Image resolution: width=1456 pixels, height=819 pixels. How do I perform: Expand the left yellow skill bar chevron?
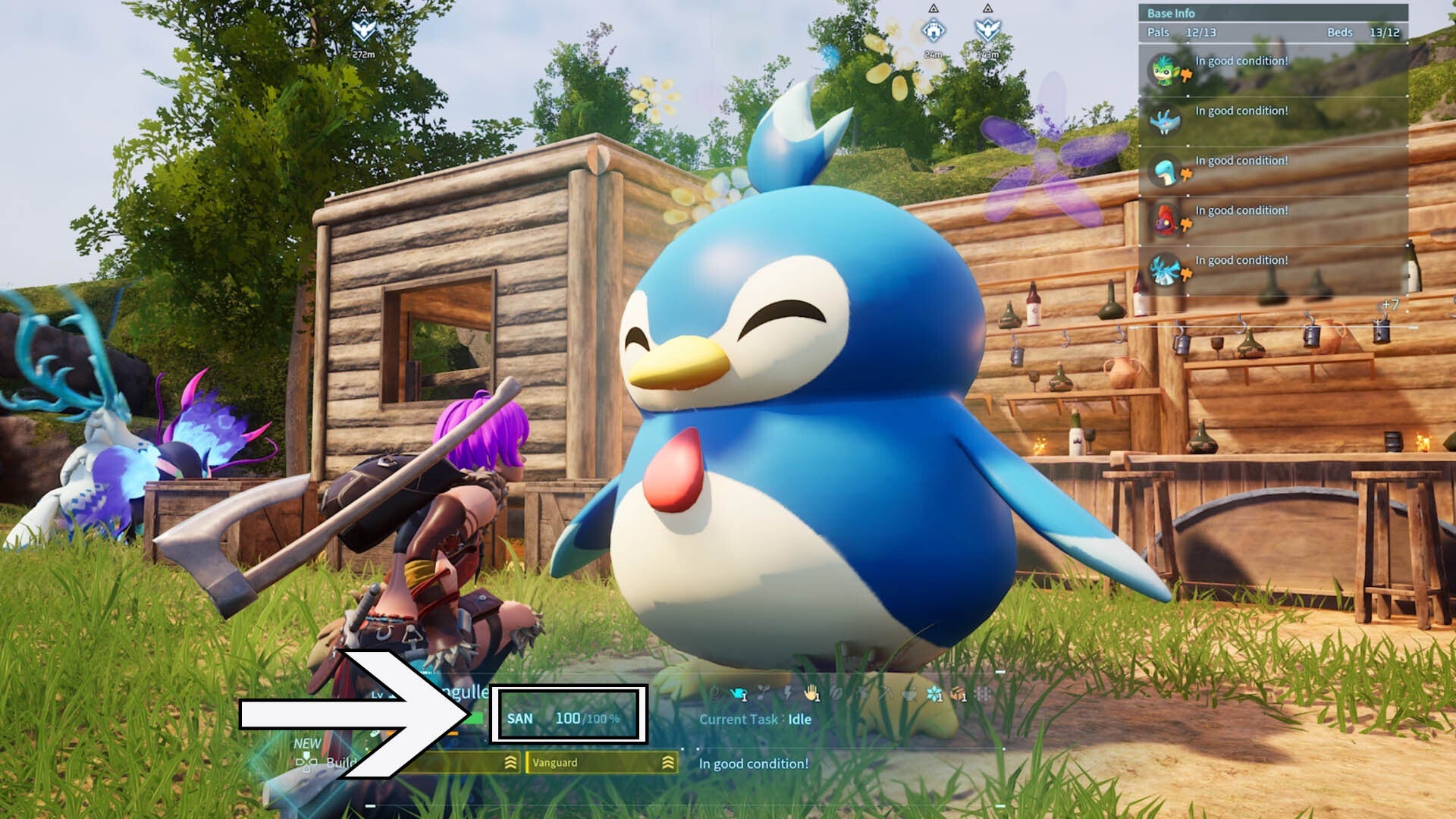pos(511,764)
